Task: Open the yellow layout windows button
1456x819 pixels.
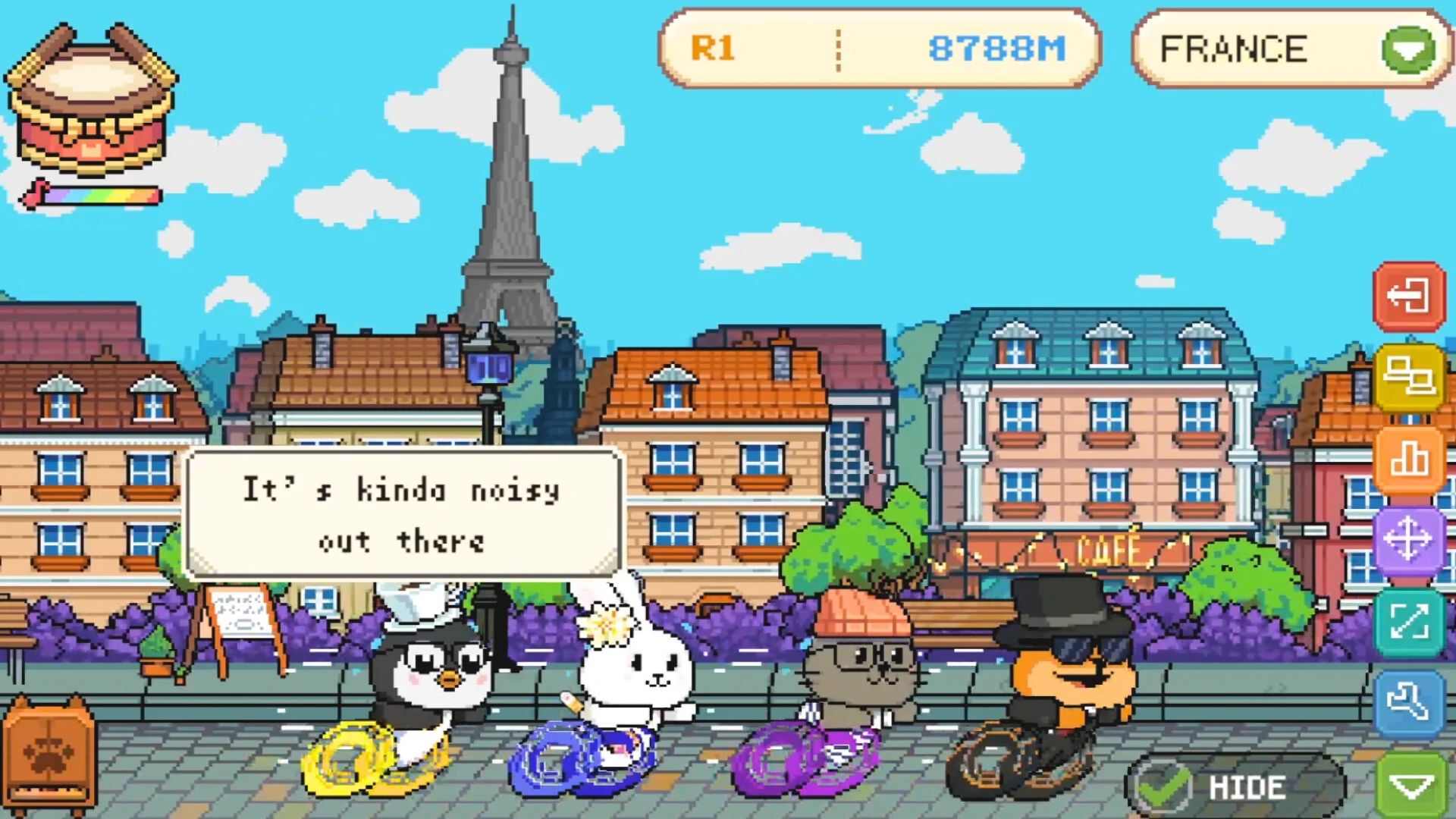Action: pyautogui.click(x=1409, y=377)
